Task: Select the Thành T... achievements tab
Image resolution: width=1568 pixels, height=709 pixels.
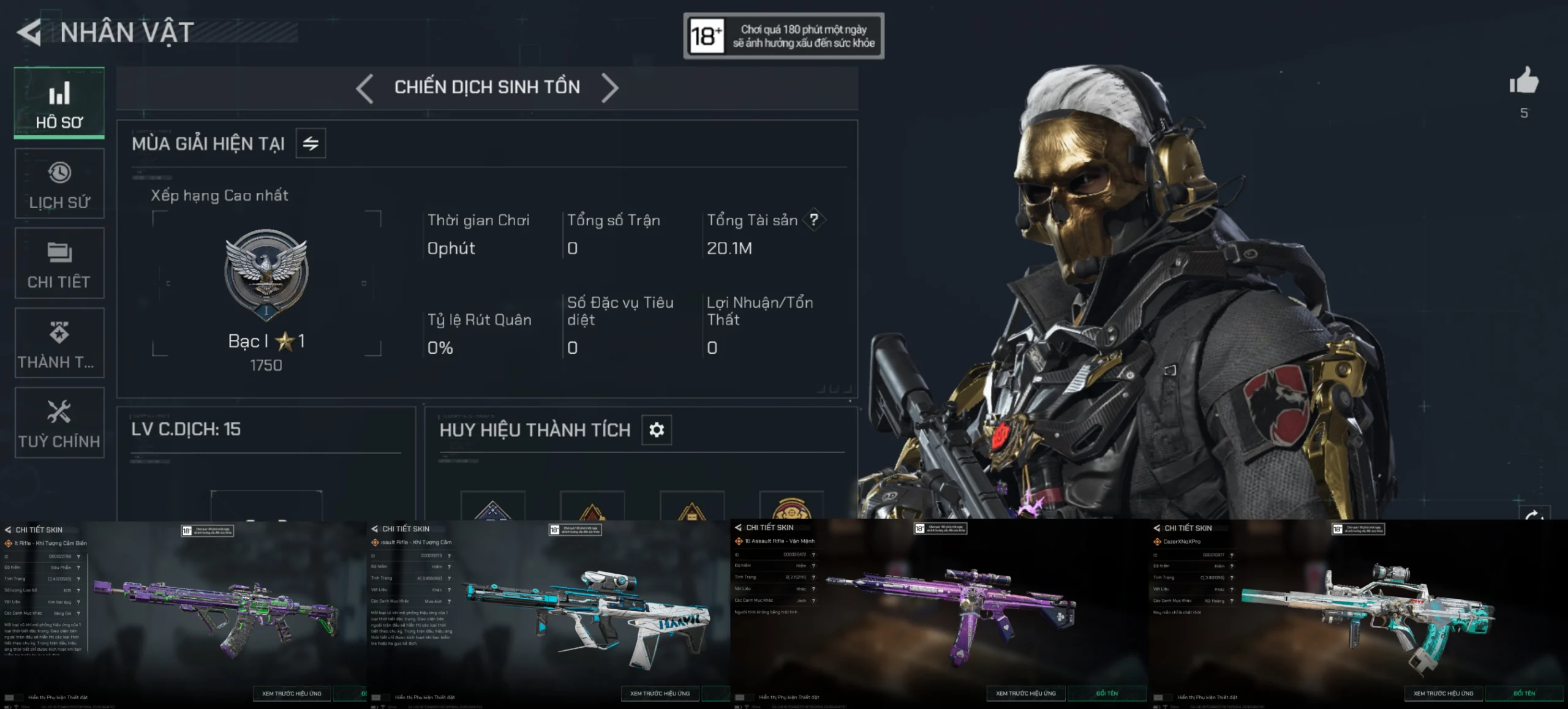Action: [59, 343]
